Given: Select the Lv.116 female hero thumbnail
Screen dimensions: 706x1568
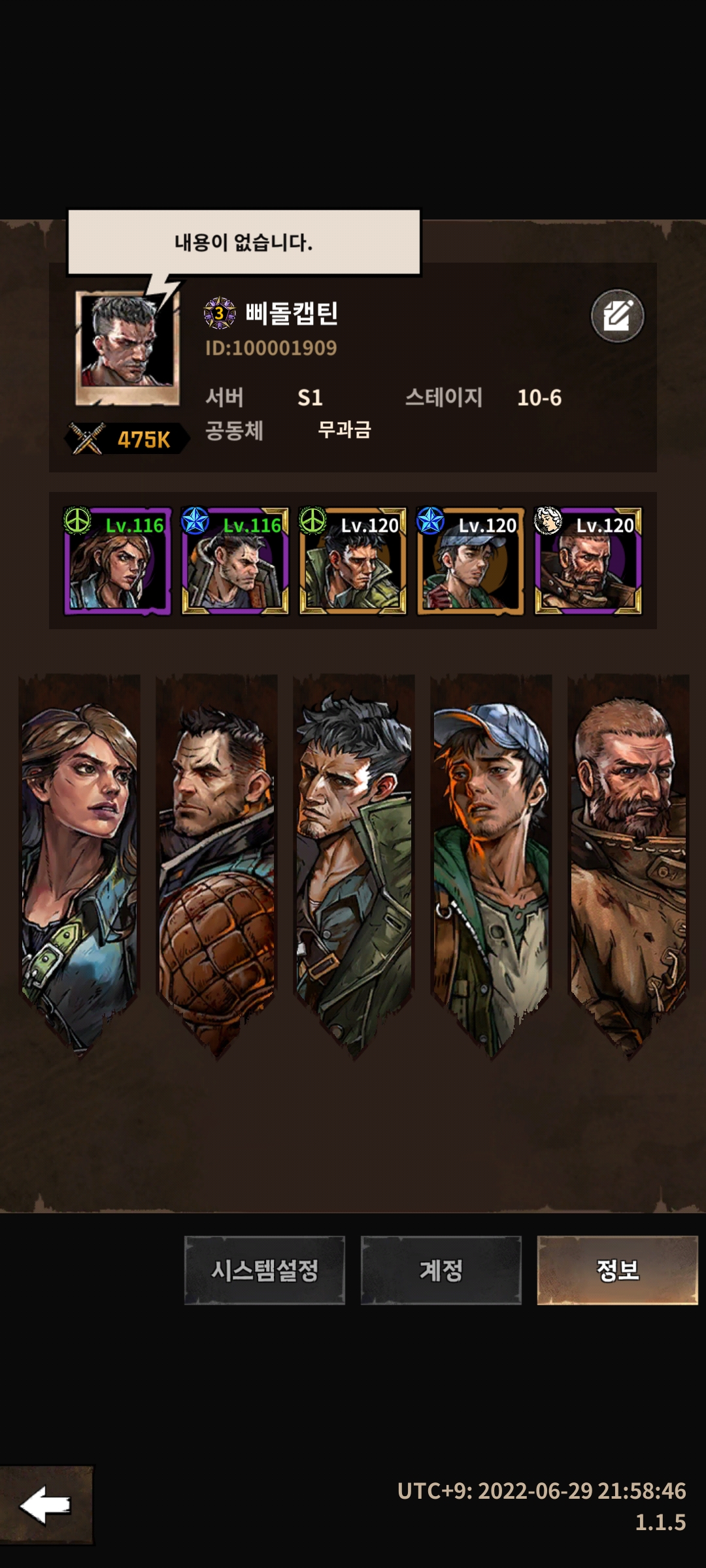Looking at the screenshot, I should pyautogui.click(x=118, y=562).
